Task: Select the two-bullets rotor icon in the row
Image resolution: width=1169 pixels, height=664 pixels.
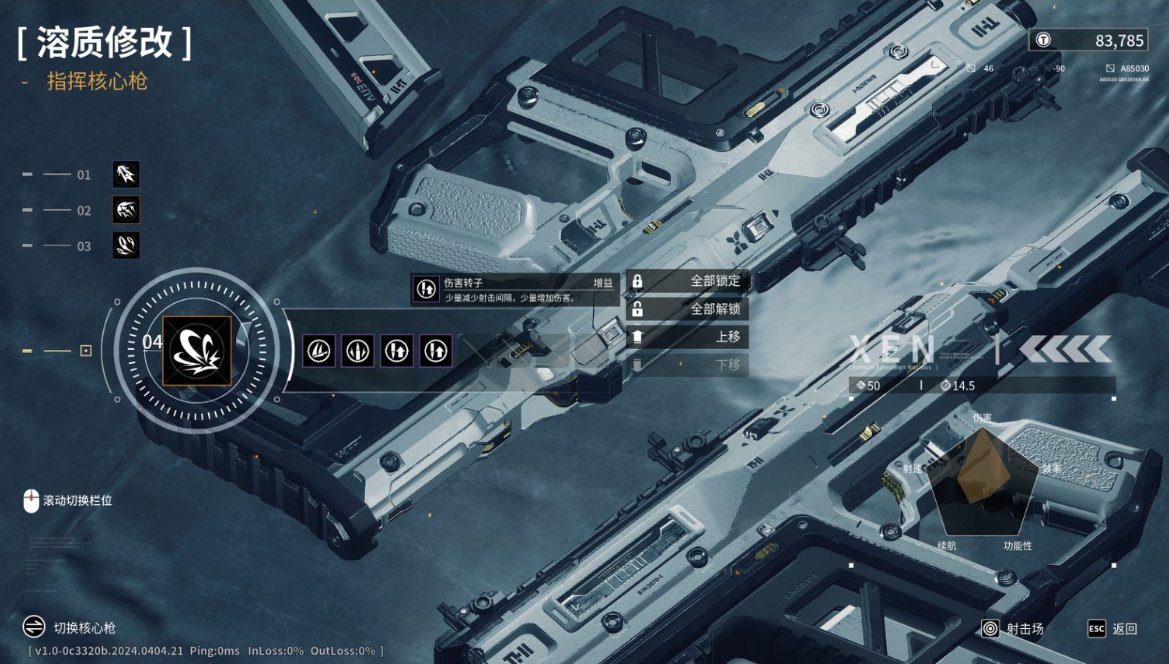Action: (x=358, y=350)
